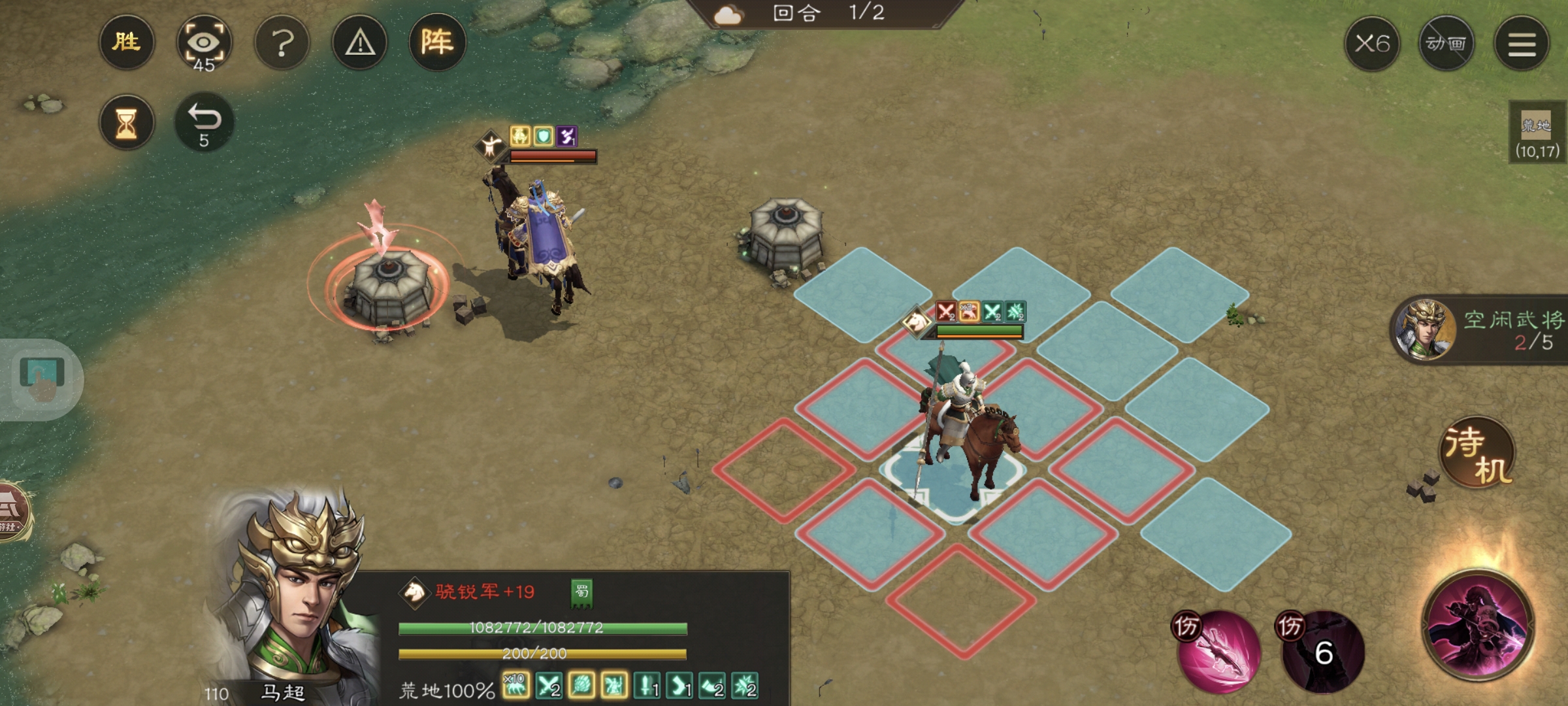Image resolution: width=1568 pixels, height=706 pixels.
Task: Open the question mark help icon
Action: [282, 42]
